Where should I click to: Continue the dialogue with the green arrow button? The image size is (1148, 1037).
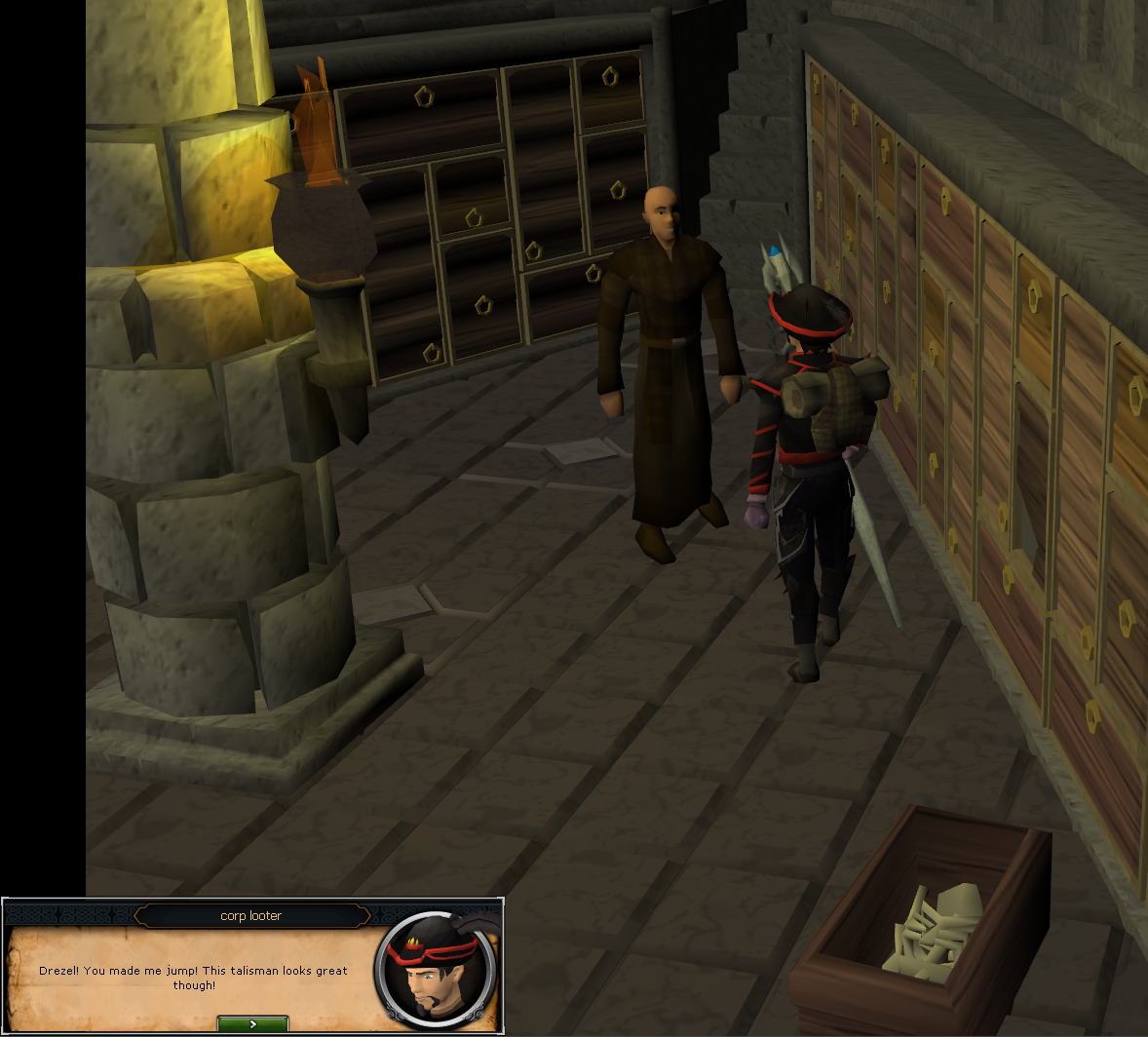(x=252, y=1023)
